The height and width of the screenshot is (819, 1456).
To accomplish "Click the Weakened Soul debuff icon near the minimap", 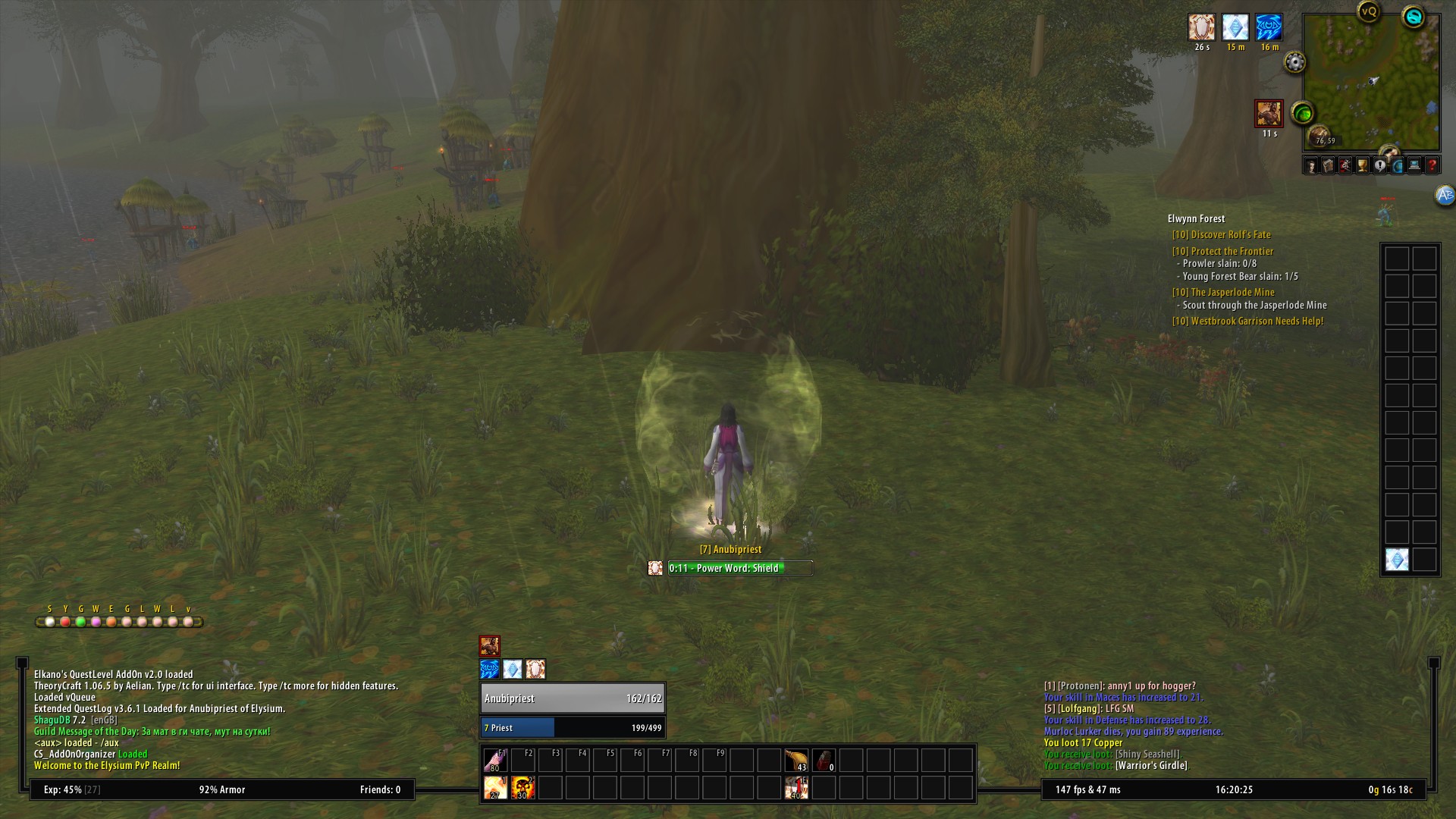I will [x=1268, y=115].
